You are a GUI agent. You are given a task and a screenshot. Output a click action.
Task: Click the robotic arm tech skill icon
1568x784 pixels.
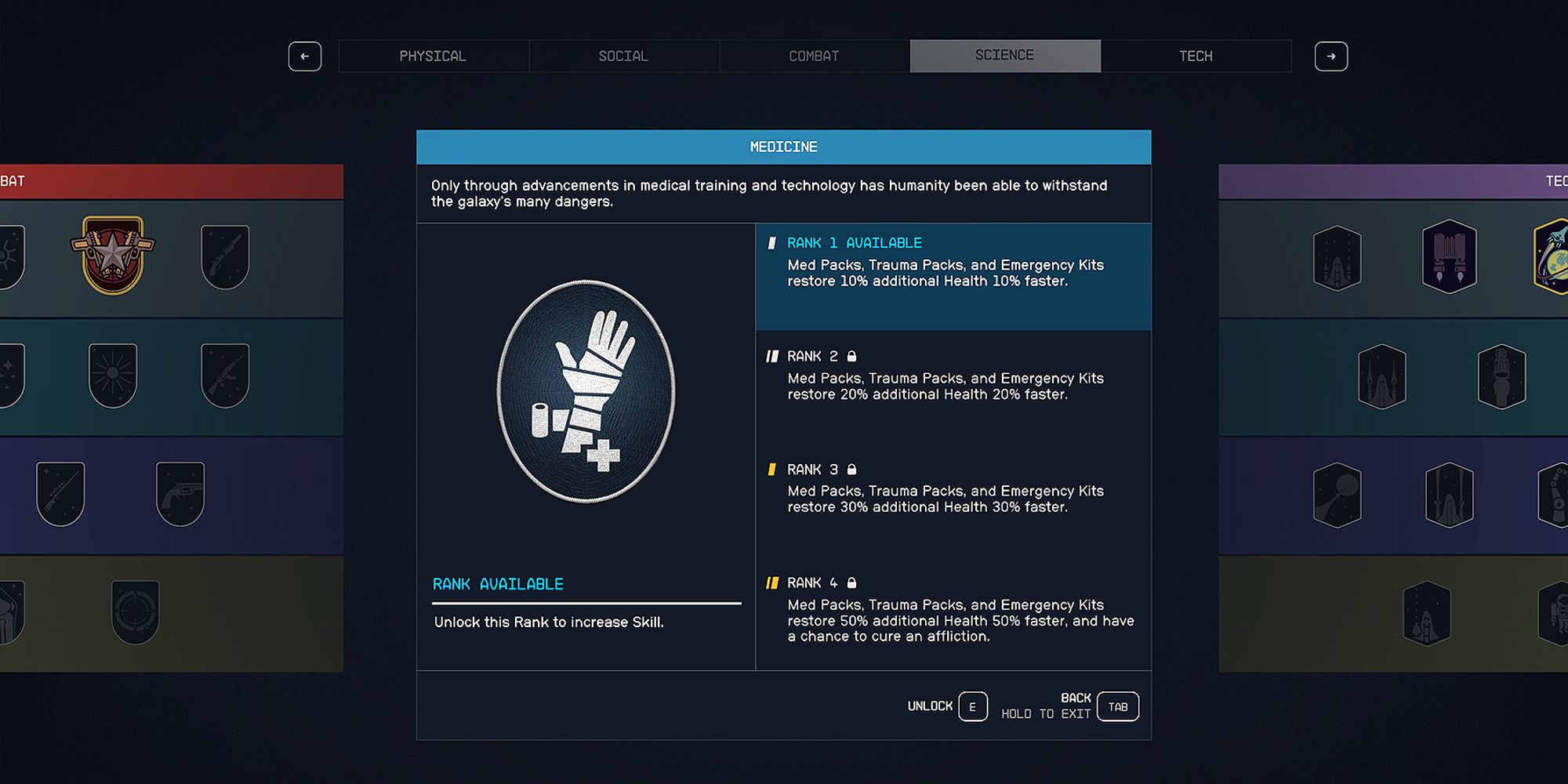pyautogui.click(x=1560, y=494)
